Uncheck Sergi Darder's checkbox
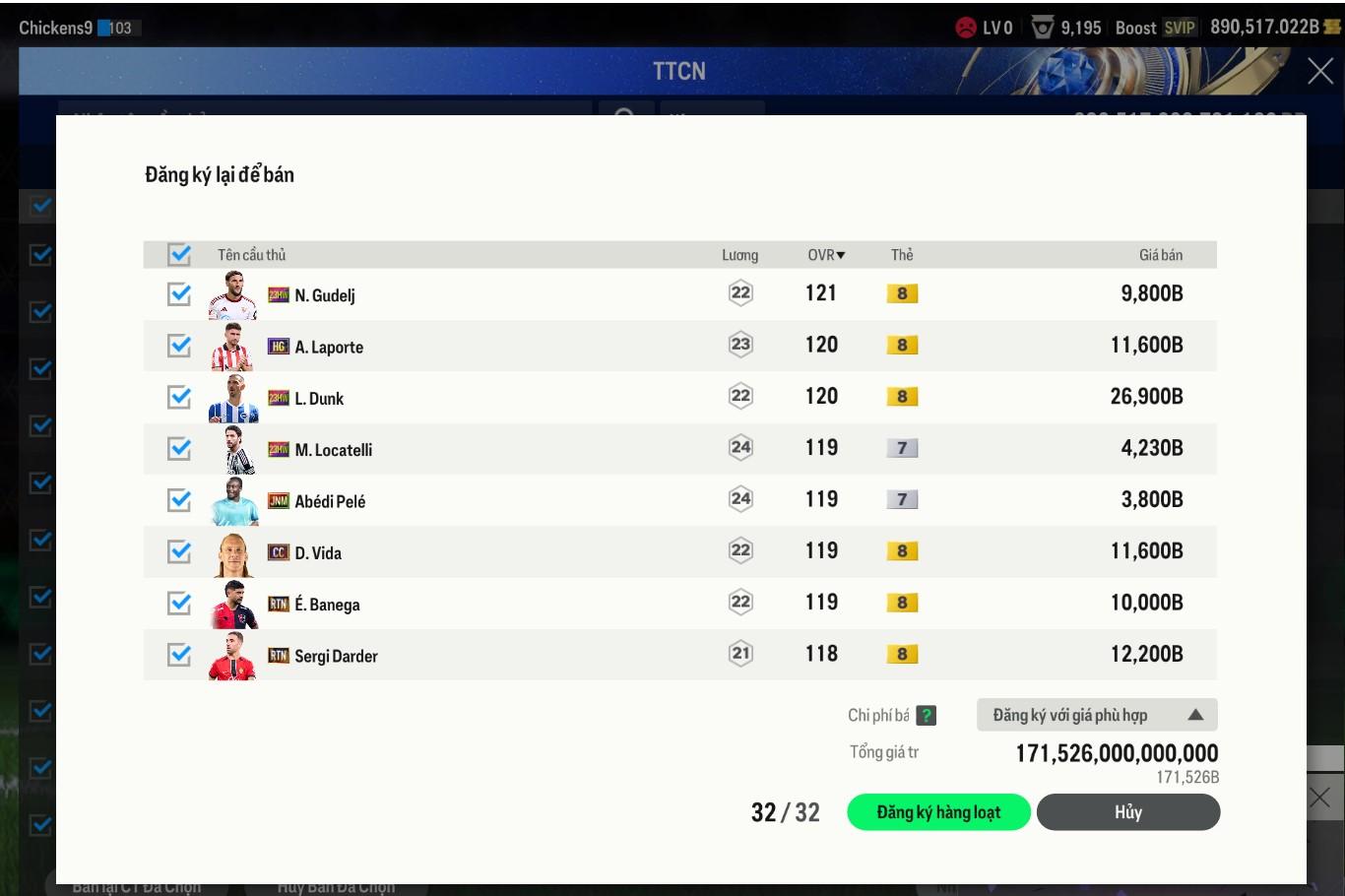This screenshot has width=1345, height=896. [179, 654]
